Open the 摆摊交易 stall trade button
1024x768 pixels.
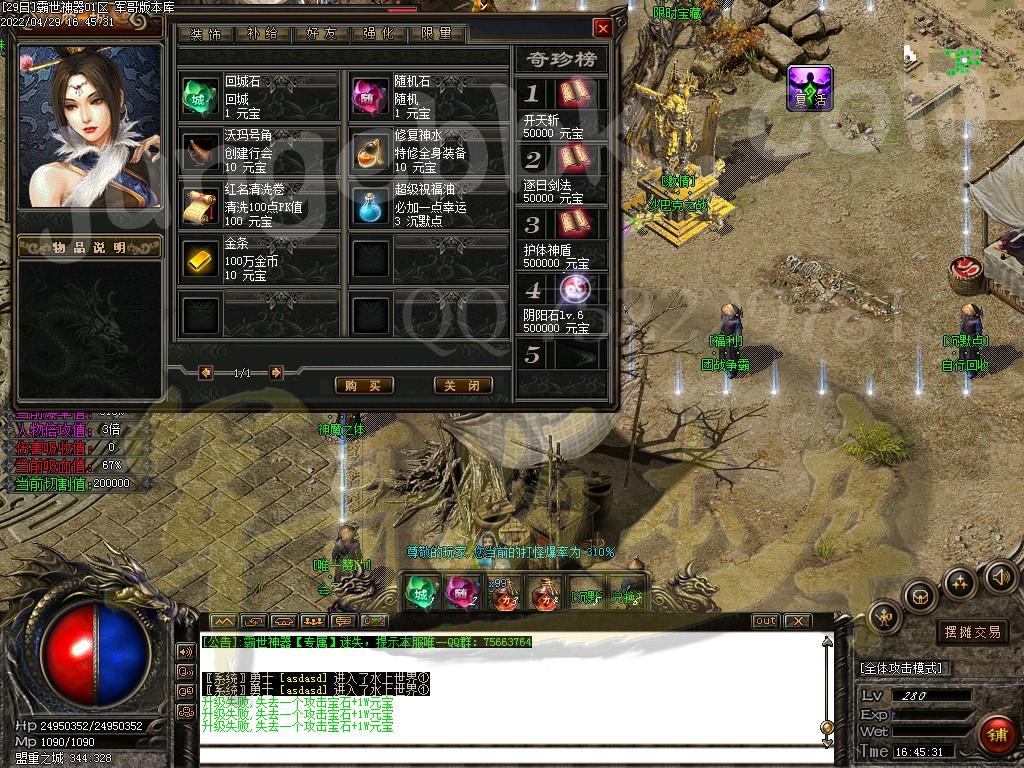click(972, 632)
